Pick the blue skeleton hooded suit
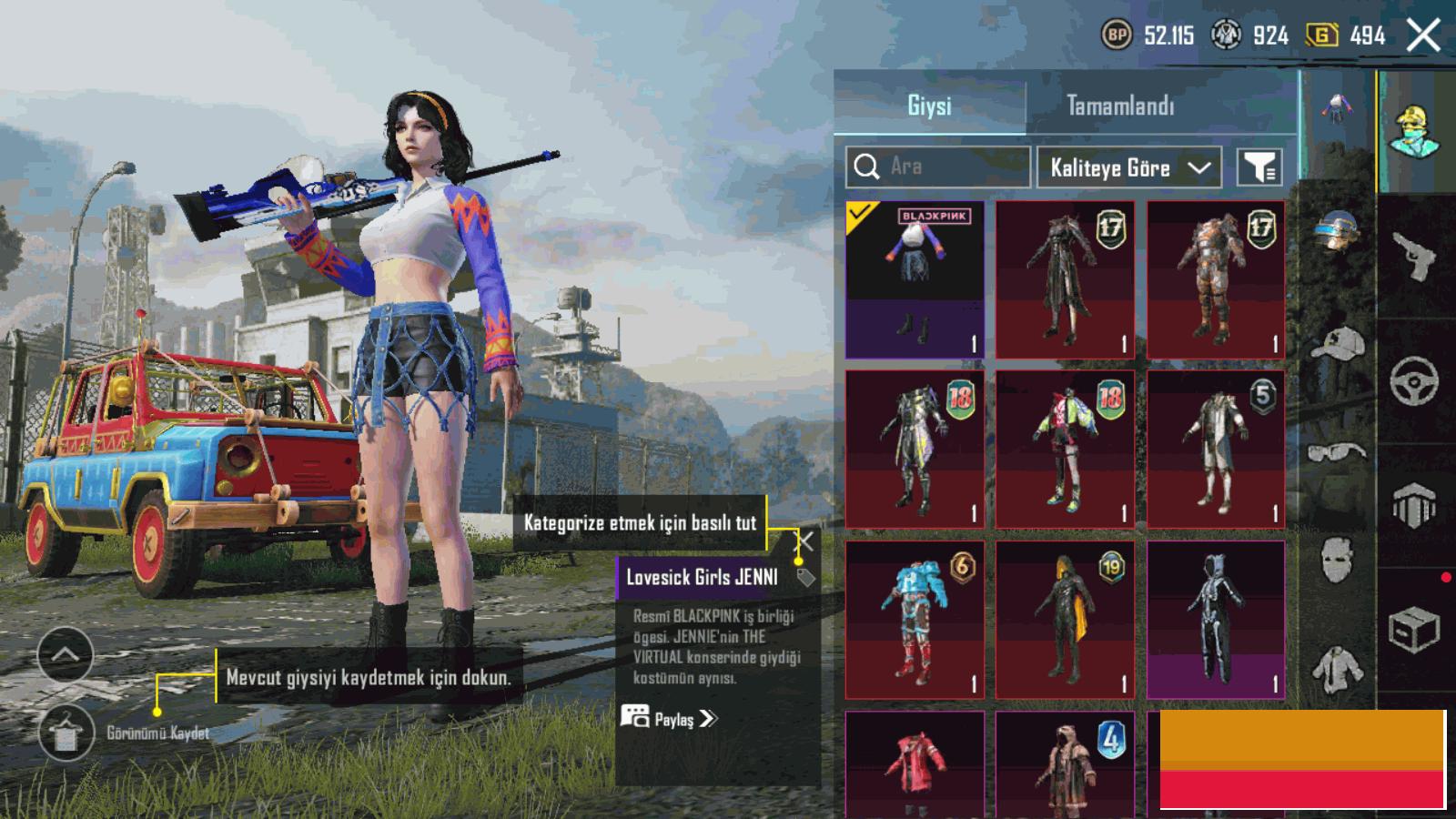 click(x=1216, y=620)
